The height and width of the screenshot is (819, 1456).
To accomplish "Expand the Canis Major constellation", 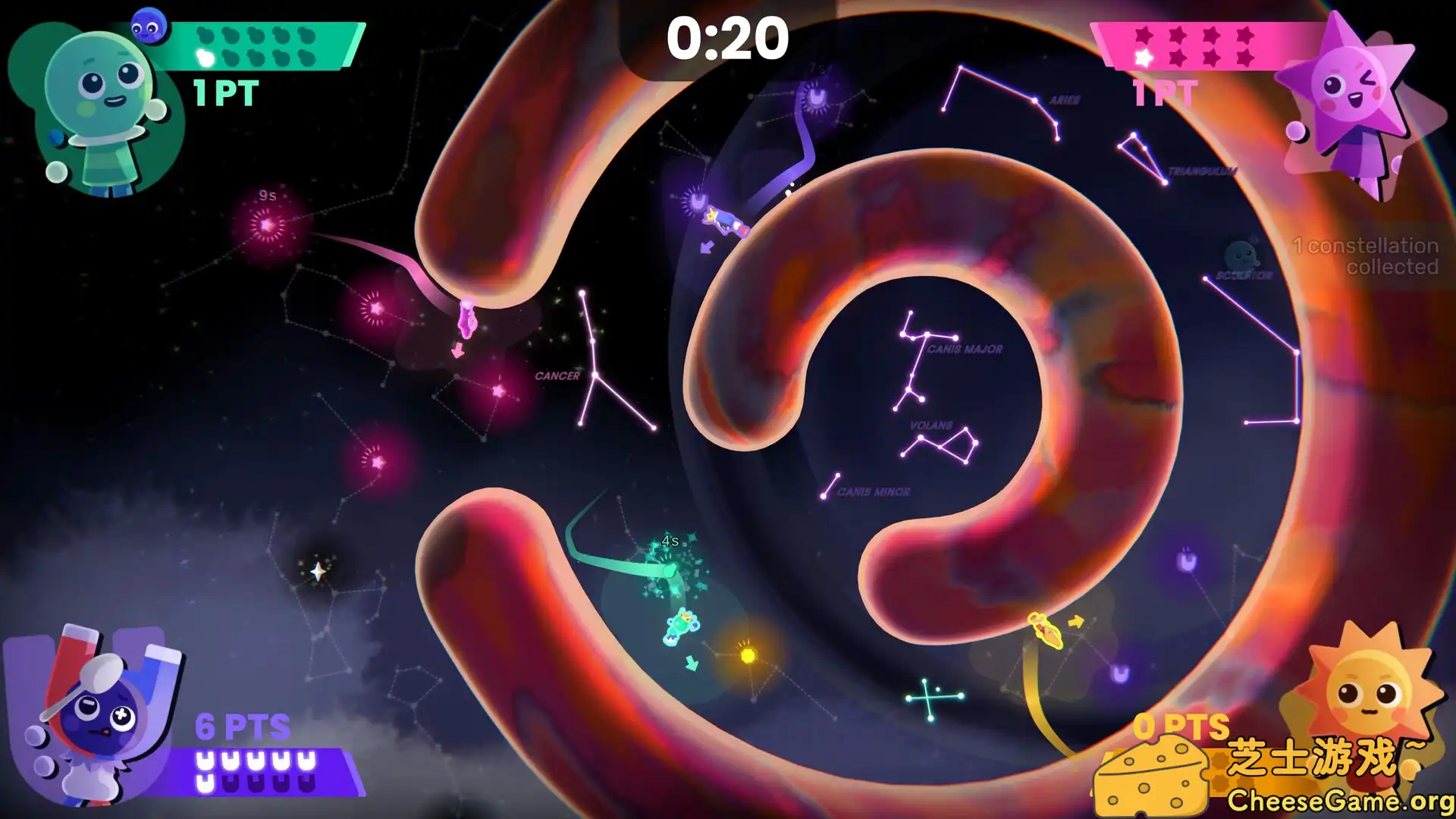I will click(965, 347).
